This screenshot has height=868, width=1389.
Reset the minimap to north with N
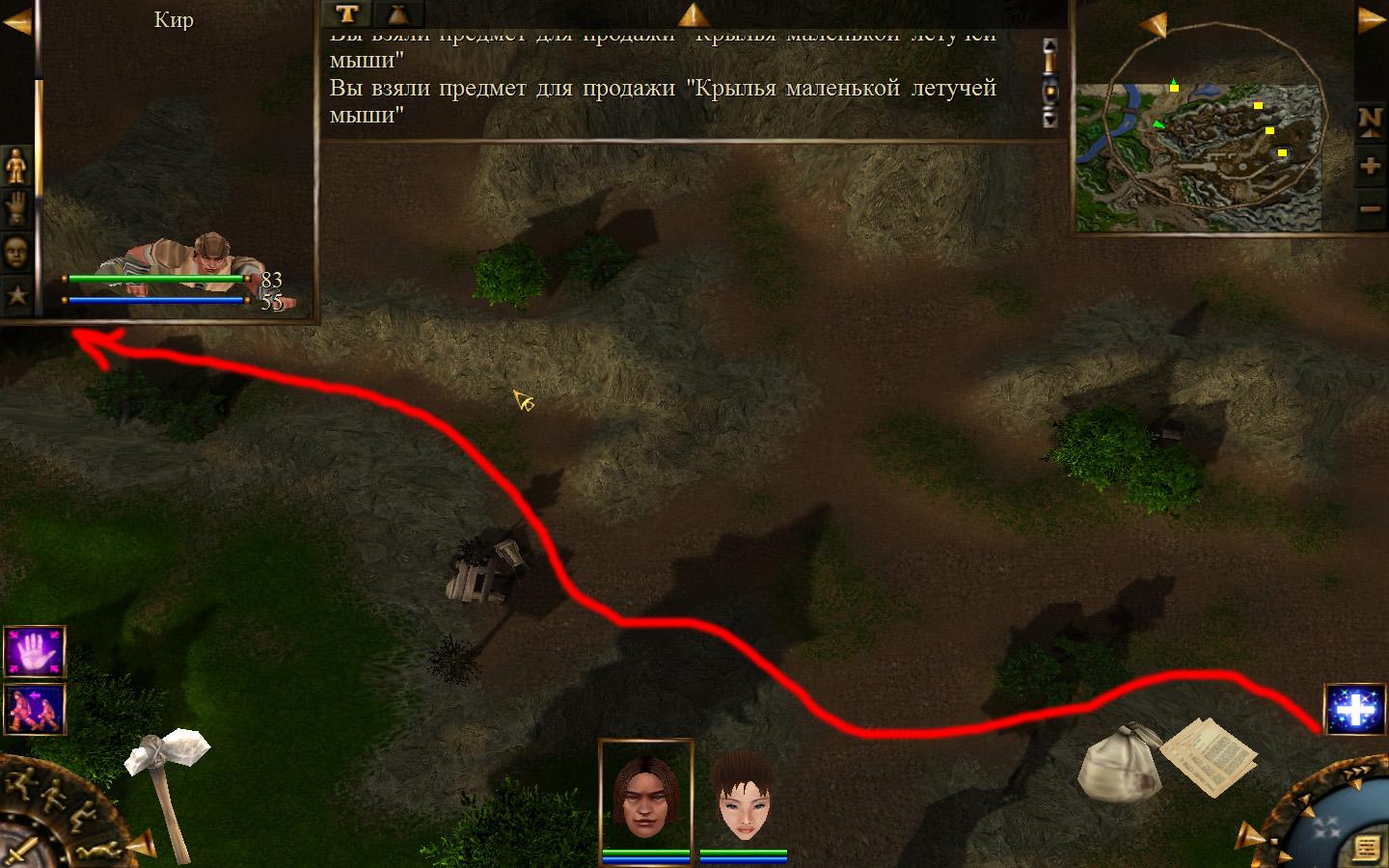(1371, 120)
